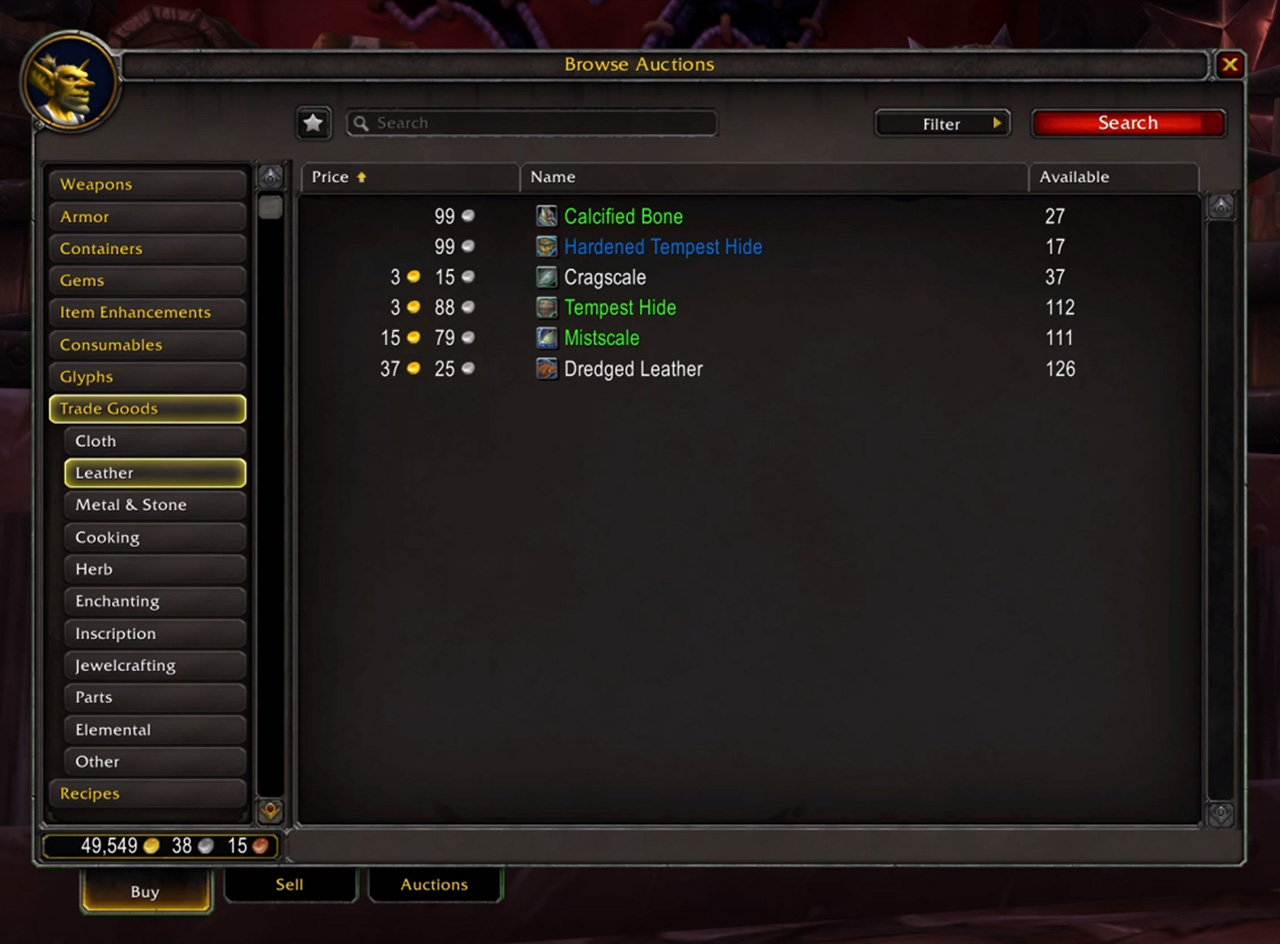Open the Auctions tab
1280x944 pixels.
[x=435, y=884]
